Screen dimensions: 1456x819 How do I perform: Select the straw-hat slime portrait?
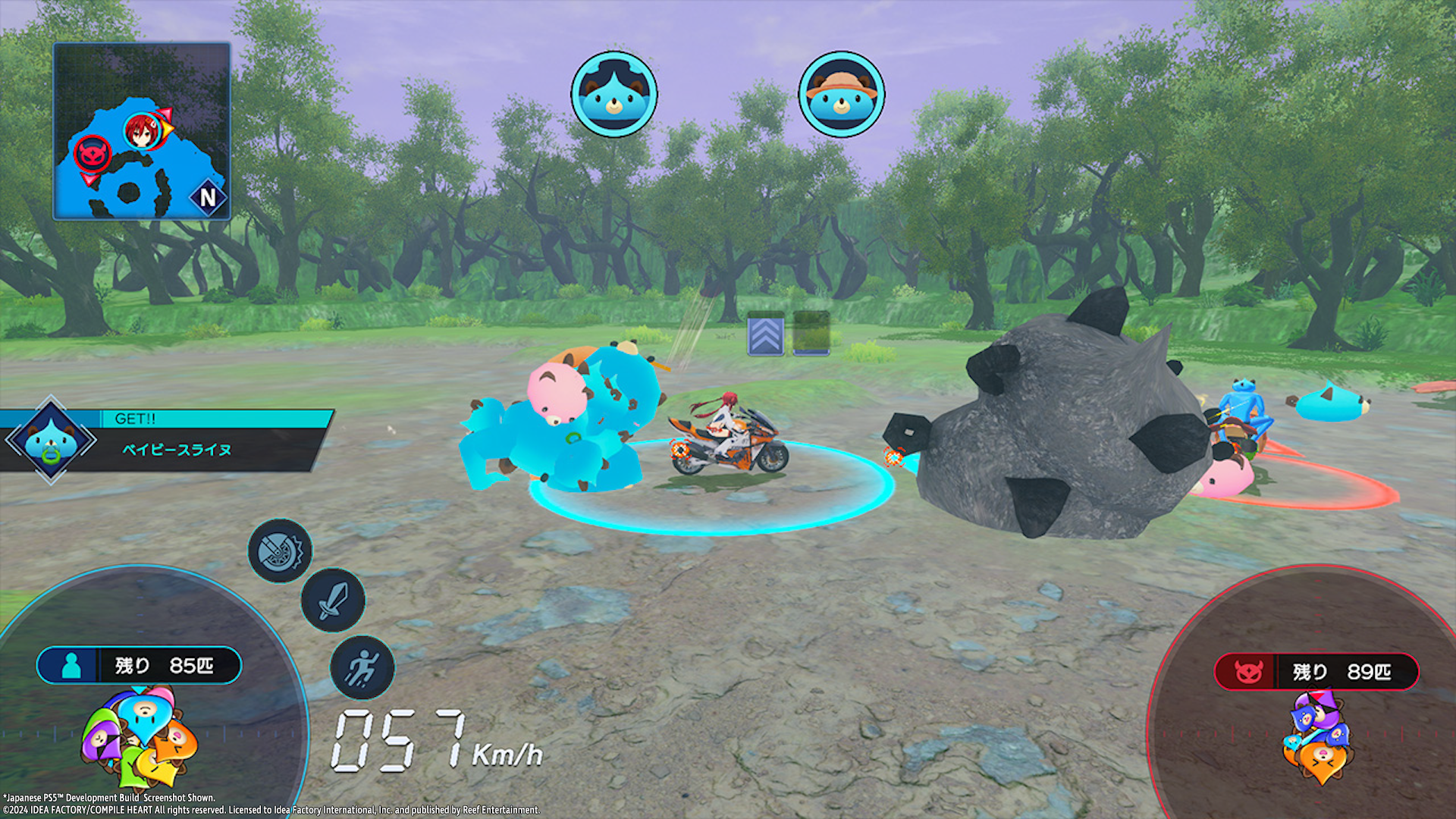[x=841, y=95]
